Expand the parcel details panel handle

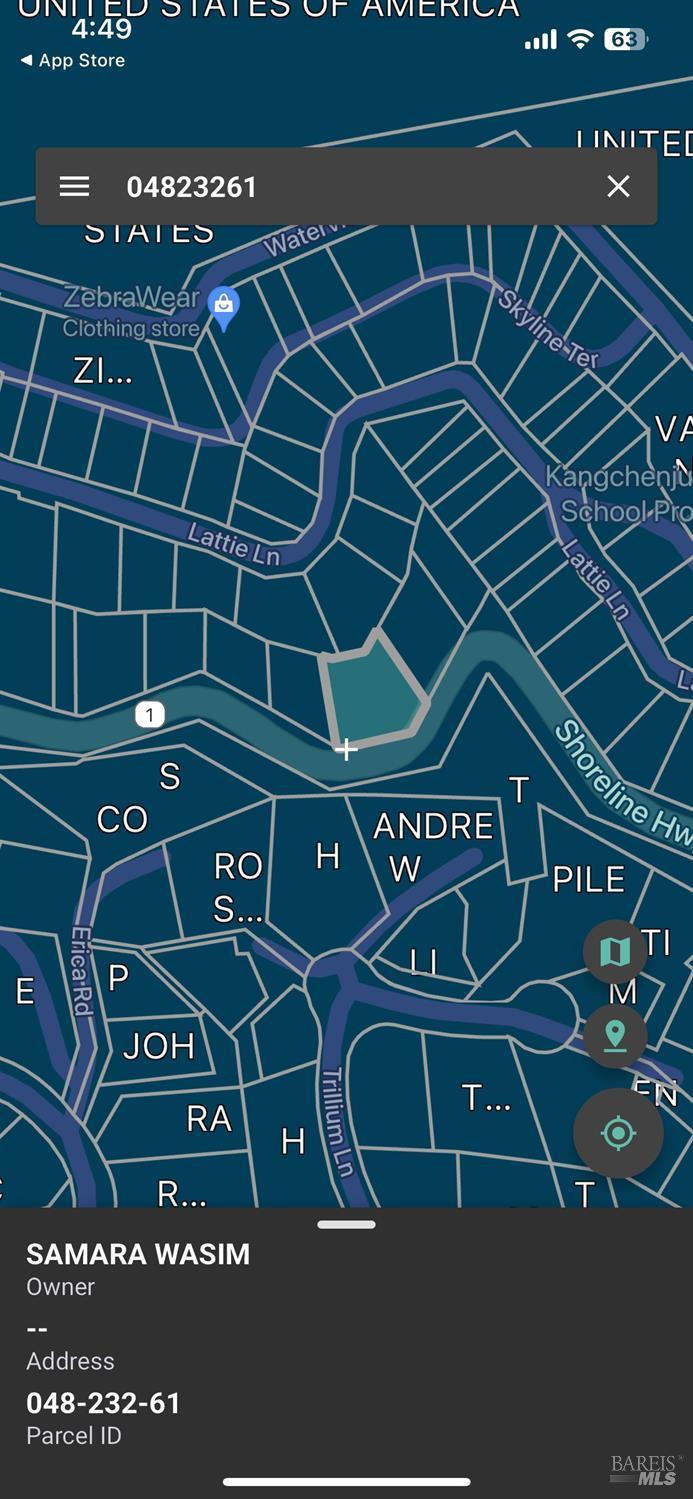coord(346,1224)
